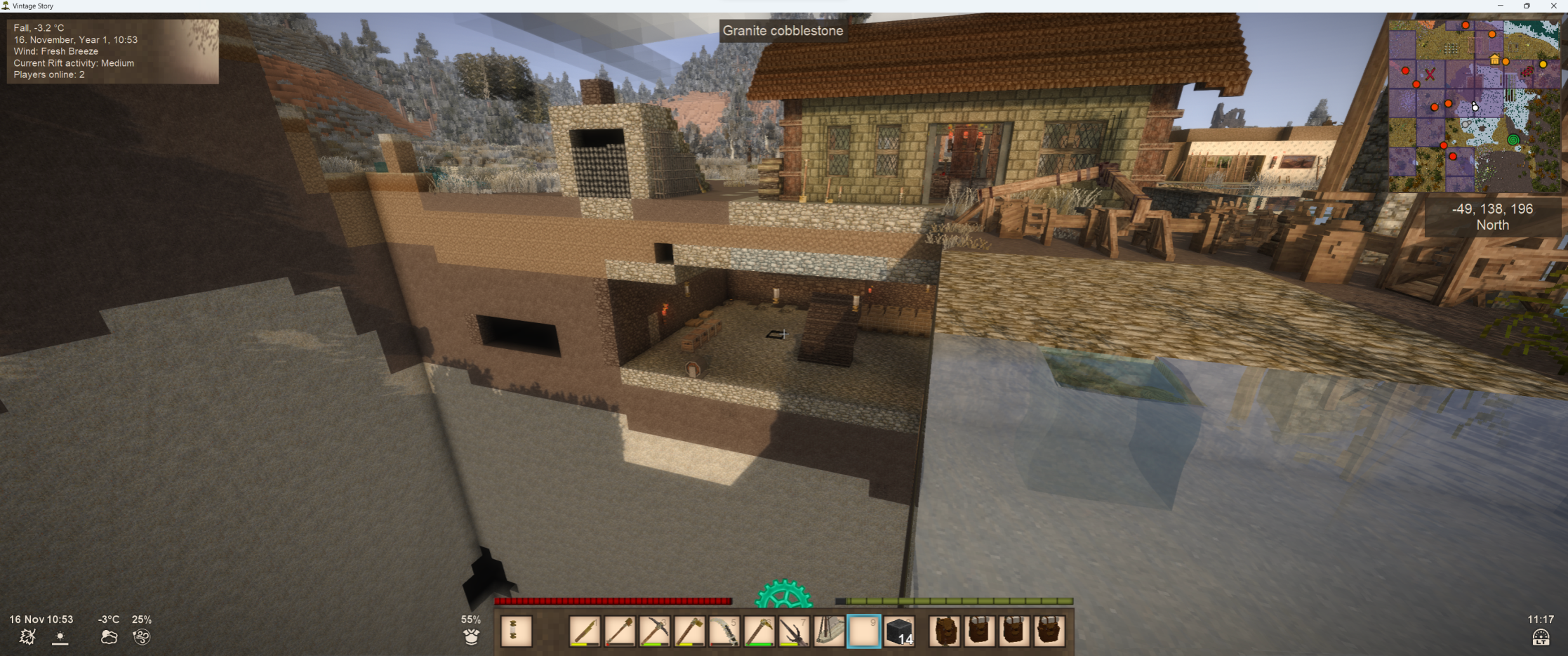Open the minimap
Screen dimensions: 1568x656
click(1474, 106)
